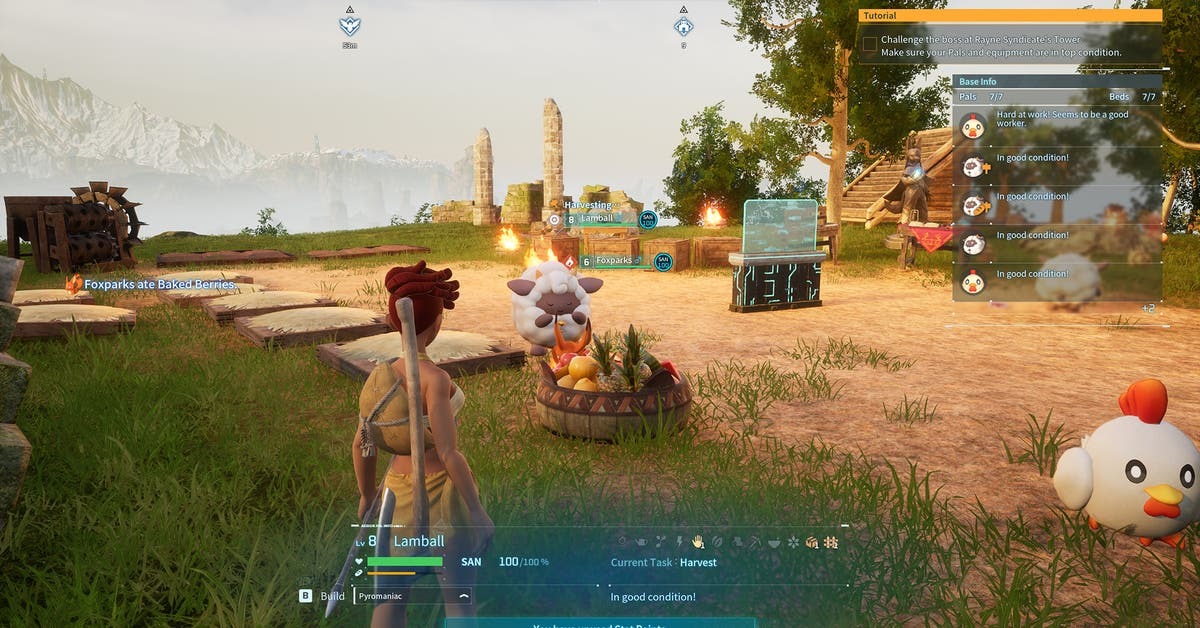Select the winged statue compass marker
This screenshot has height=628, width=1200.
click(x=349, y=25)
